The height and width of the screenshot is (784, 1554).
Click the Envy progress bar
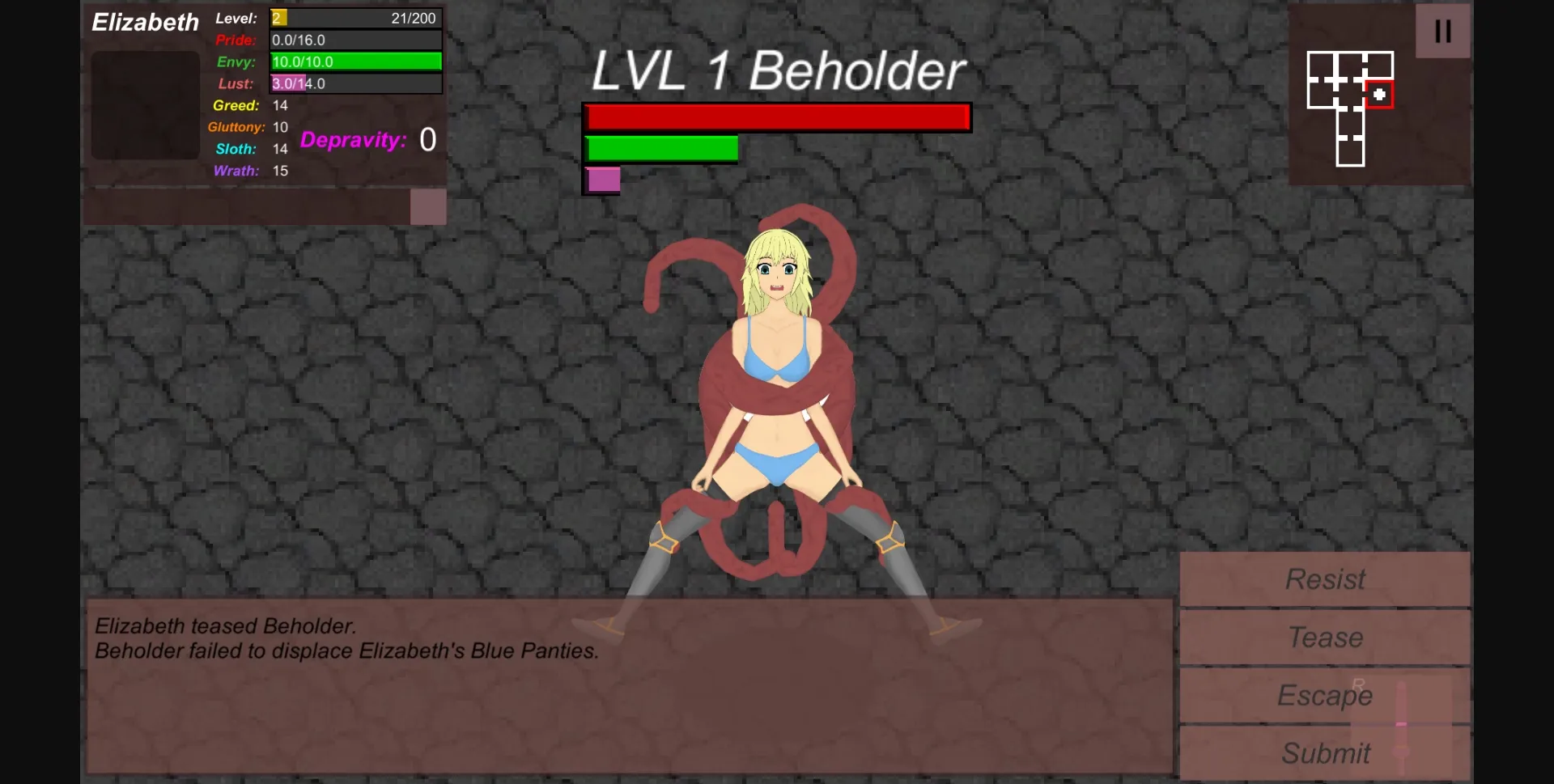pos(355,61)
